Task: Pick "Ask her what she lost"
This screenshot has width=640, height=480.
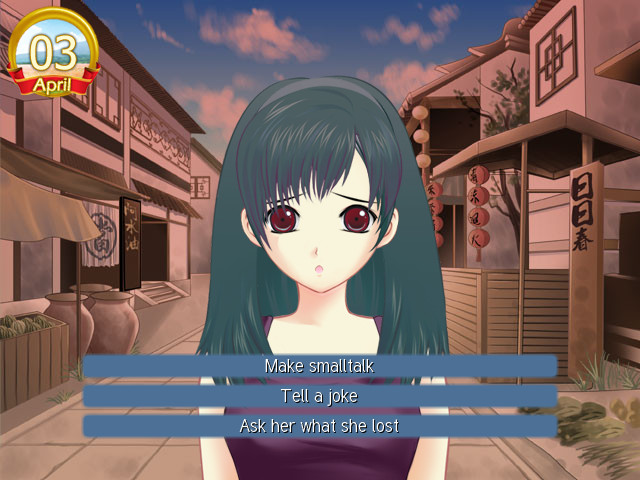Action: [x=319, y=426]
